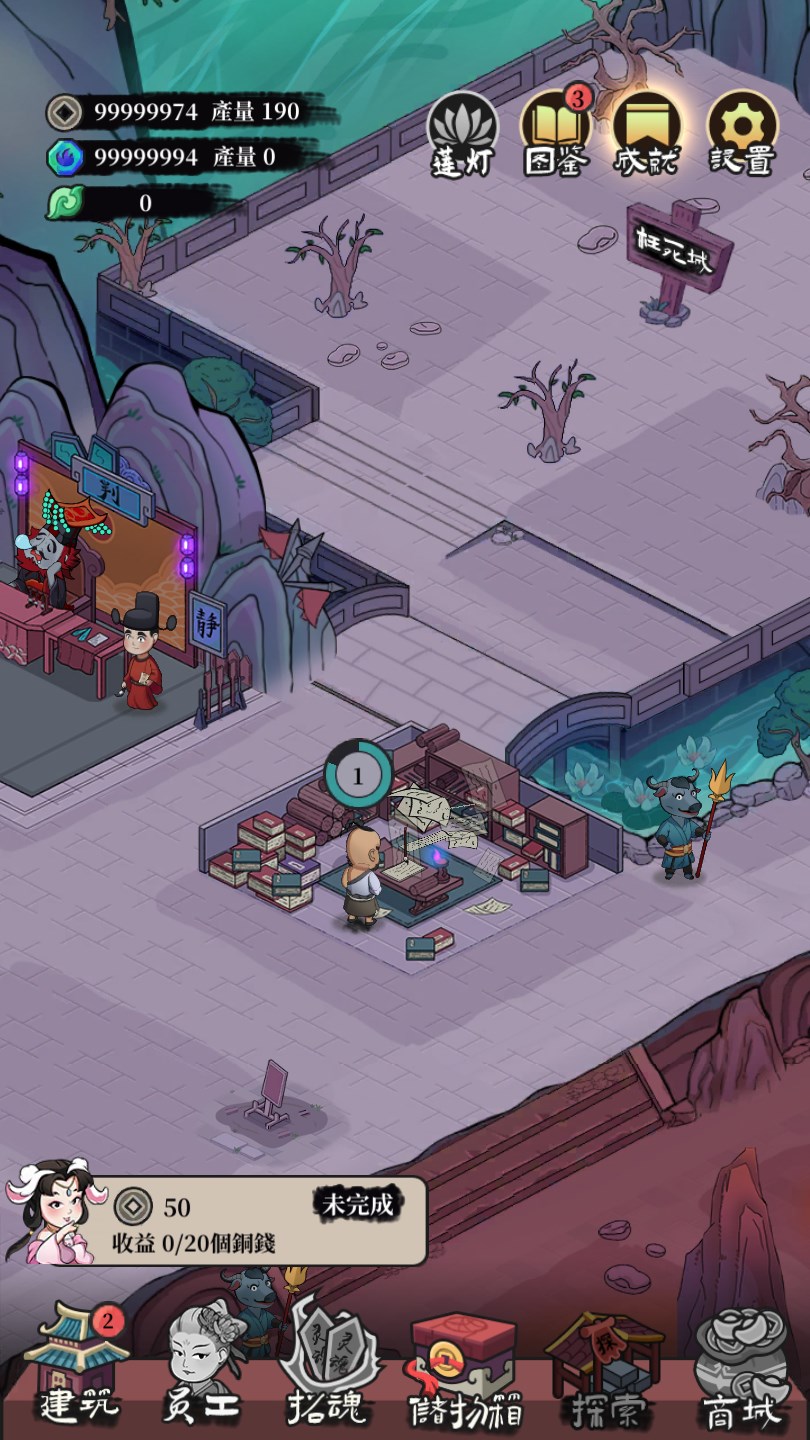The height and width of the screenshot is (1440, 810).
Task: Tap the level 1 progress ring
Action: click(358, 773)
